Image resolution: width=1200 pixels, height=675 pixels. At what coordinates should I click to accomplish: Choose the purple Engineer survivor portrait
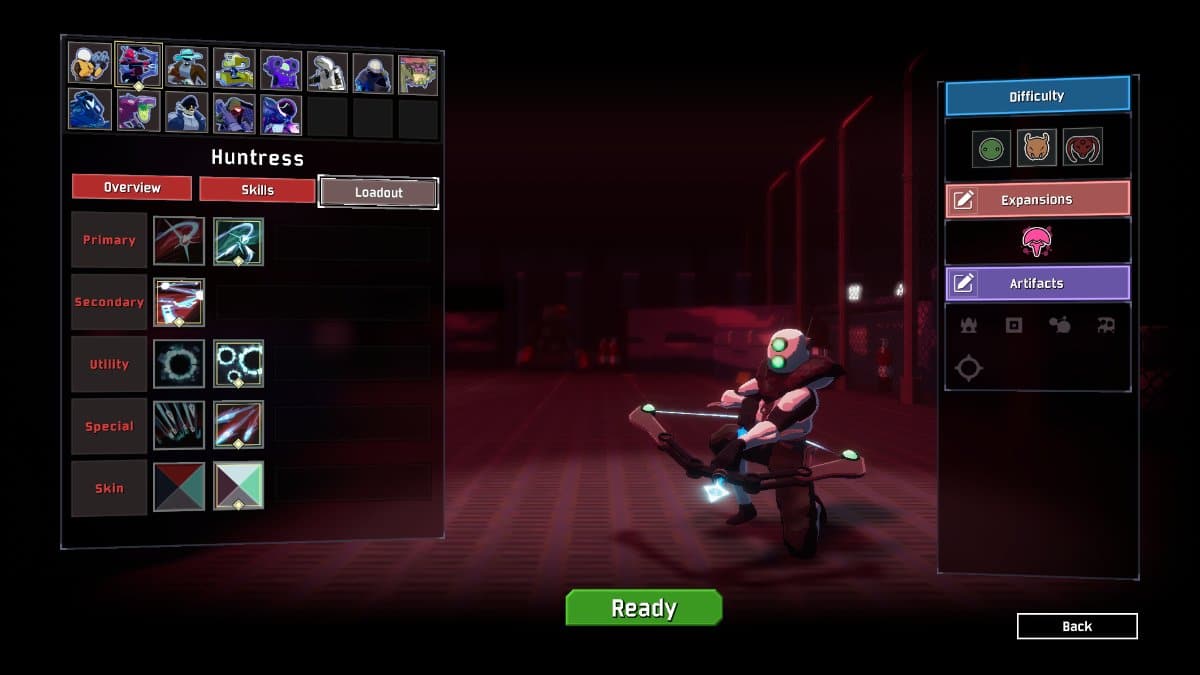click(x=281, y=71)
